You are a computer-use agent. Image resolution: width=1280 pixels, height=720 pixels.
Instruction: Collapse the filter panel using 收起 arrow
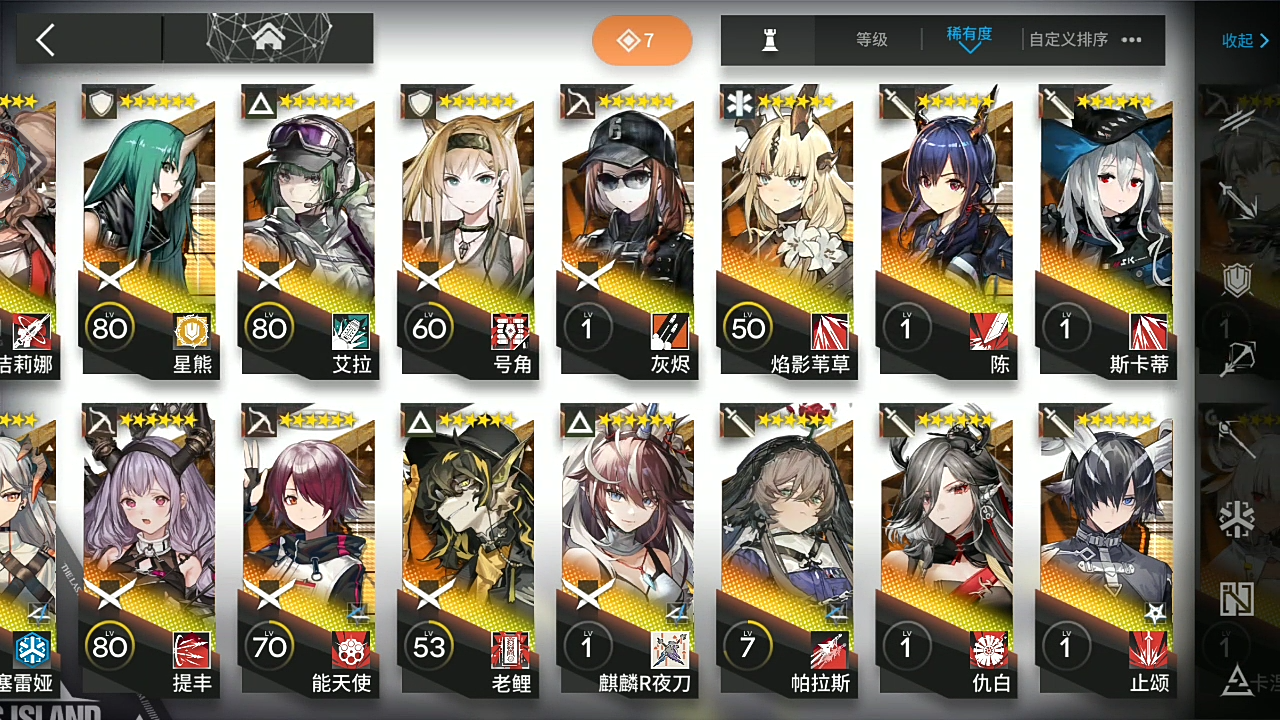[1244, 40]
